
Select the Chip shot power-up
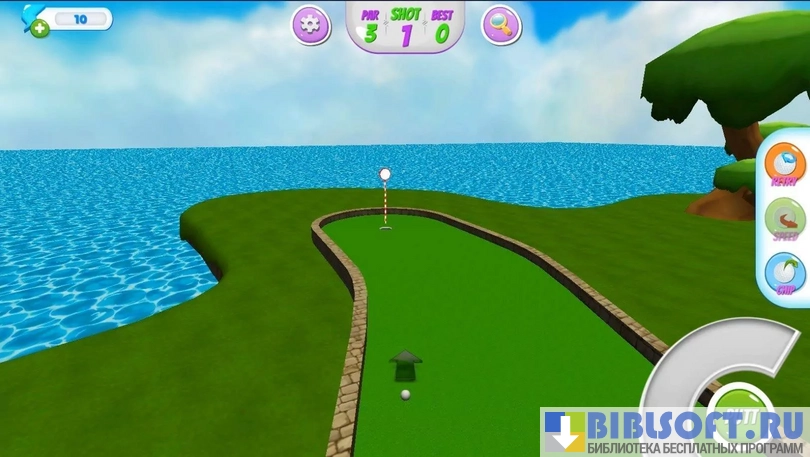pos(785,274)
